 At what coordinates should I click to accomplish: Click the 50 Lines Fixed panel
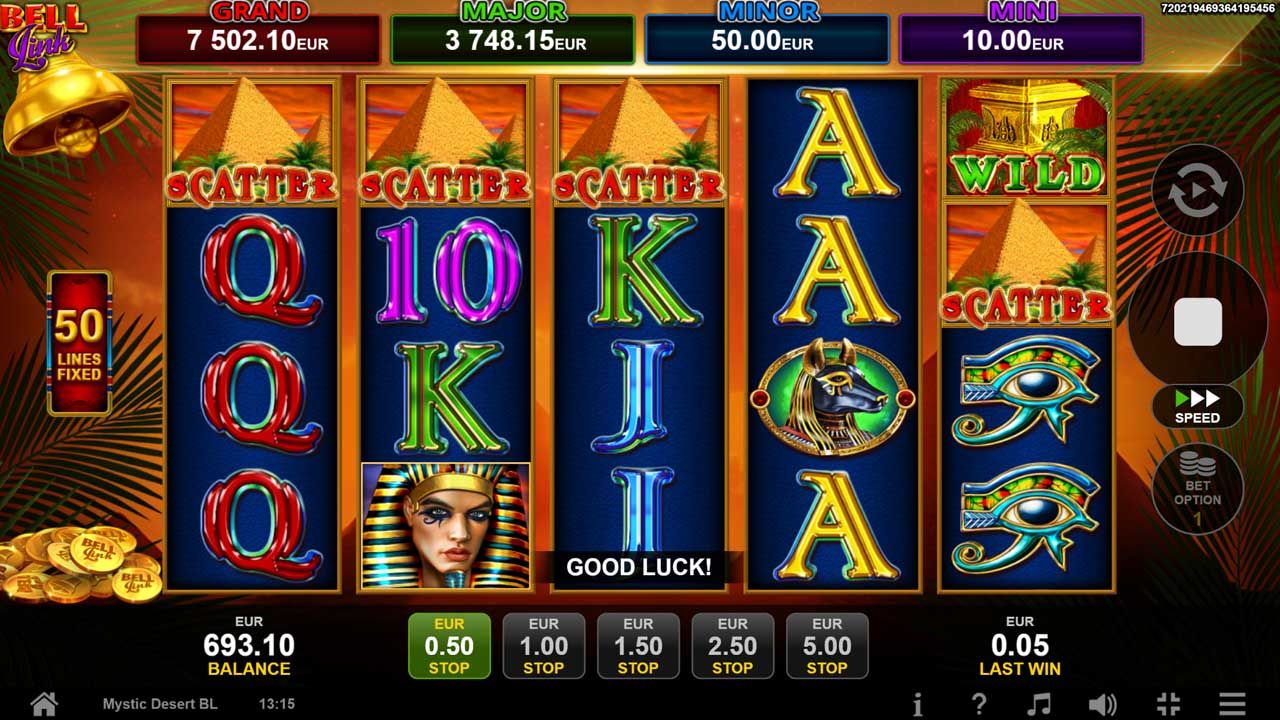(79, 343)
